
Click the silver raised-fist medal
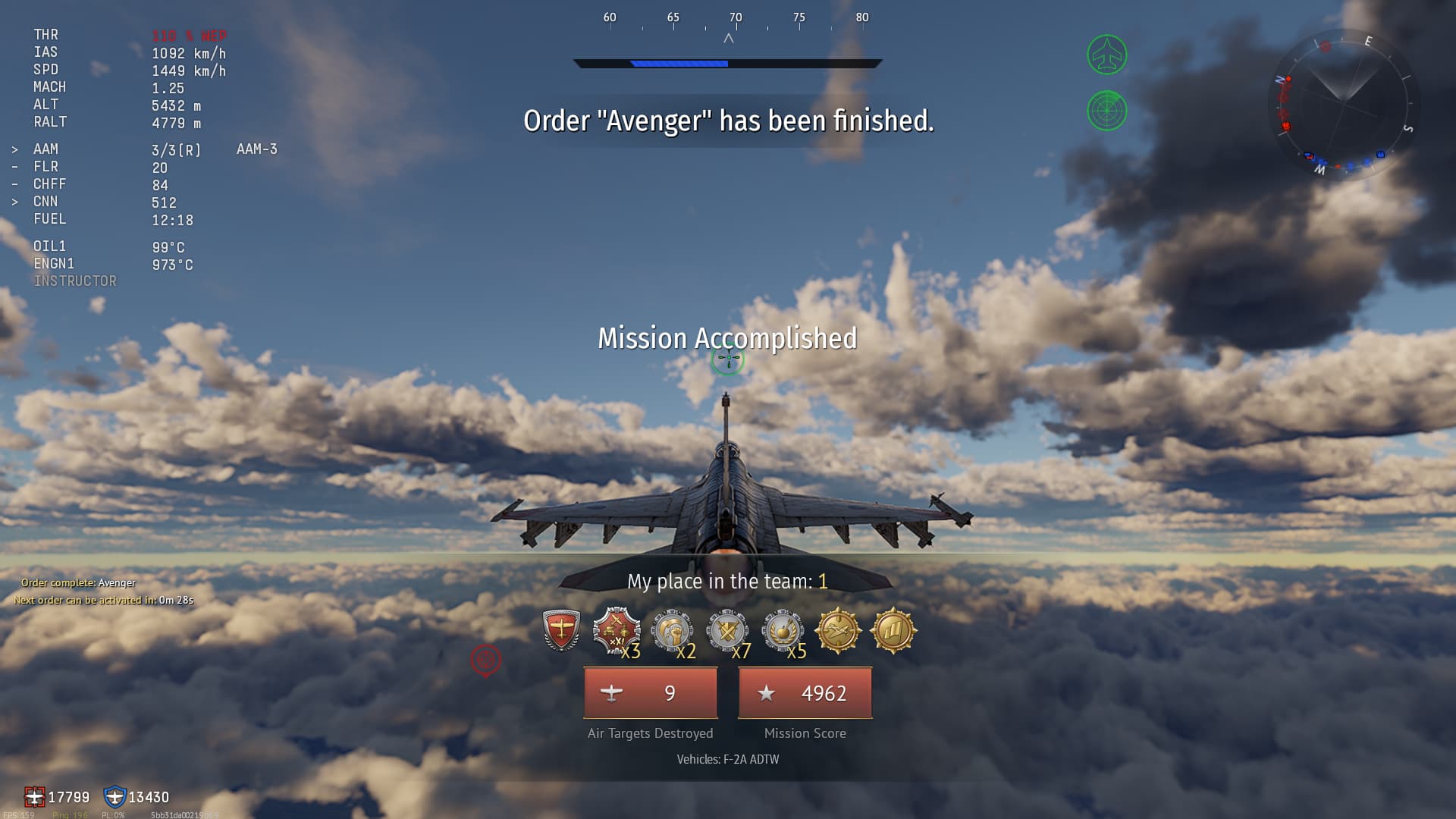pos(672,630)
